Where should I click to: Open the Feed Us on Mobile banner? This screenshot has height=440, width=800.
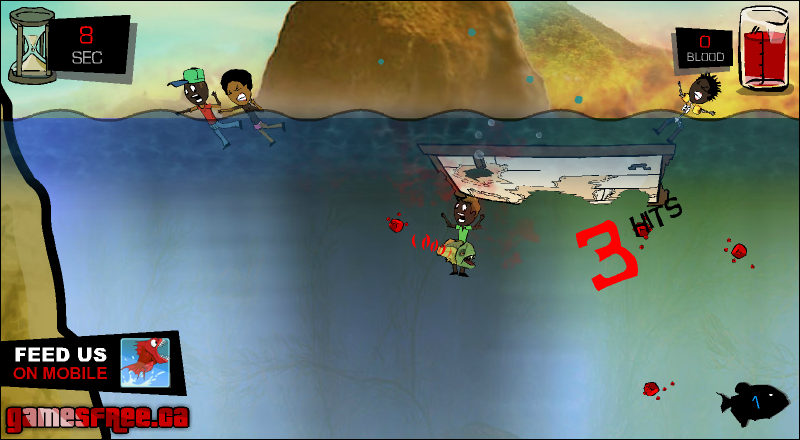pyautogui.click(x=90, y=363)
